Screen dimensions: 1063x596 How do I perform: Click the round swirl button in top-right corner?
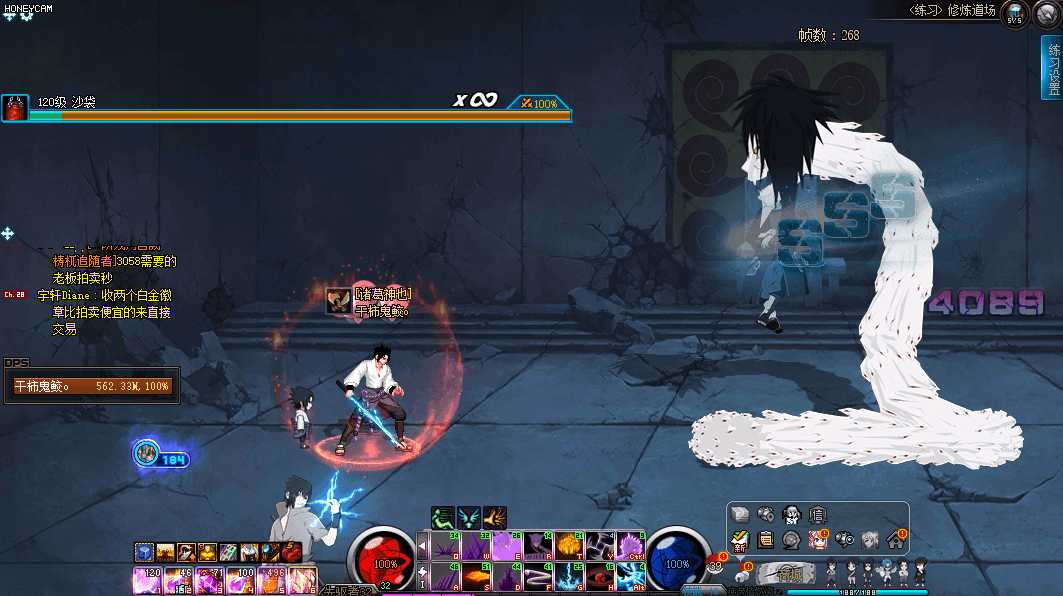pos(1047,14)
